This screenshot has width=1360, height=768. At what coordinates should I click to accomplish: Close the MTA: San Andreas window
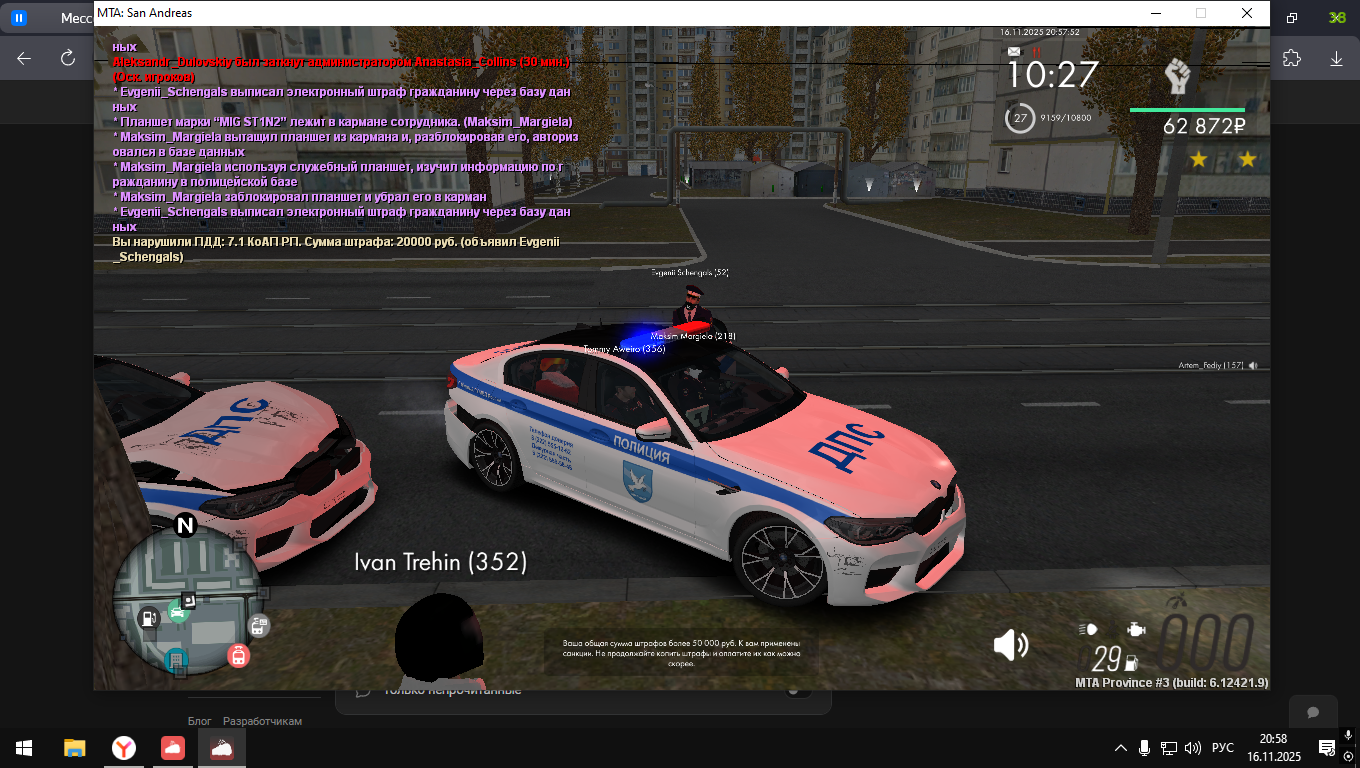click(1247, 13)
